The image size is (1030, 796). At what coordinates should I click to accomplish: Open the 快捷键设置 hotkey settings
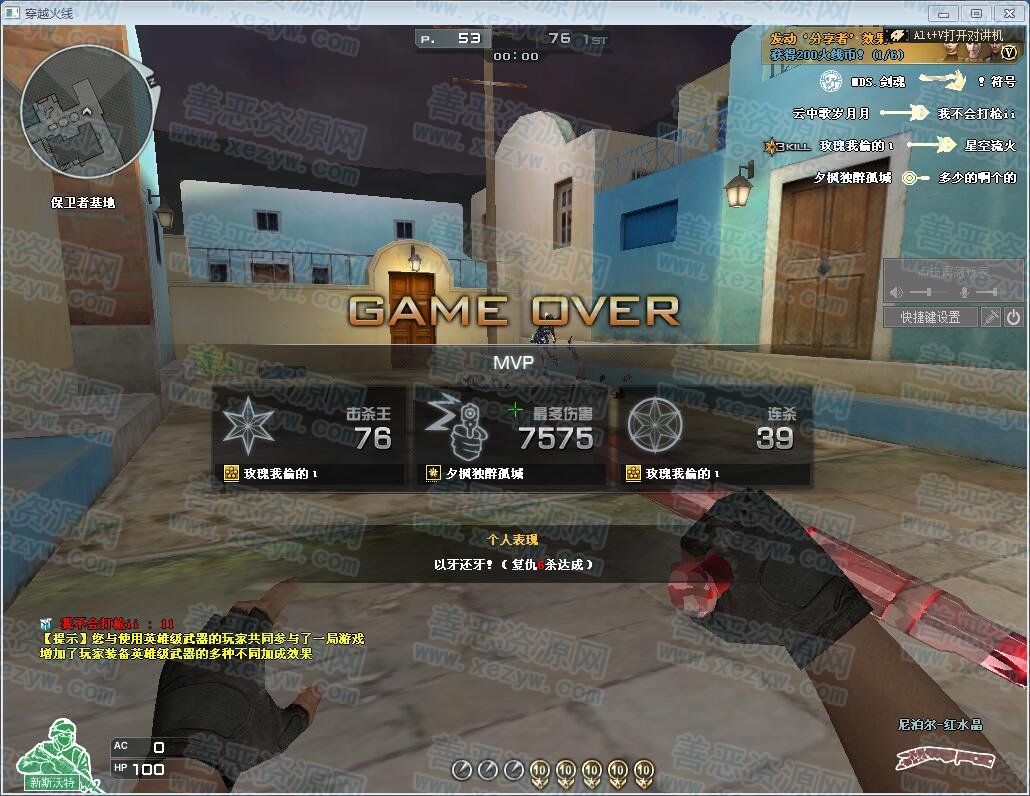coord(930,317)
